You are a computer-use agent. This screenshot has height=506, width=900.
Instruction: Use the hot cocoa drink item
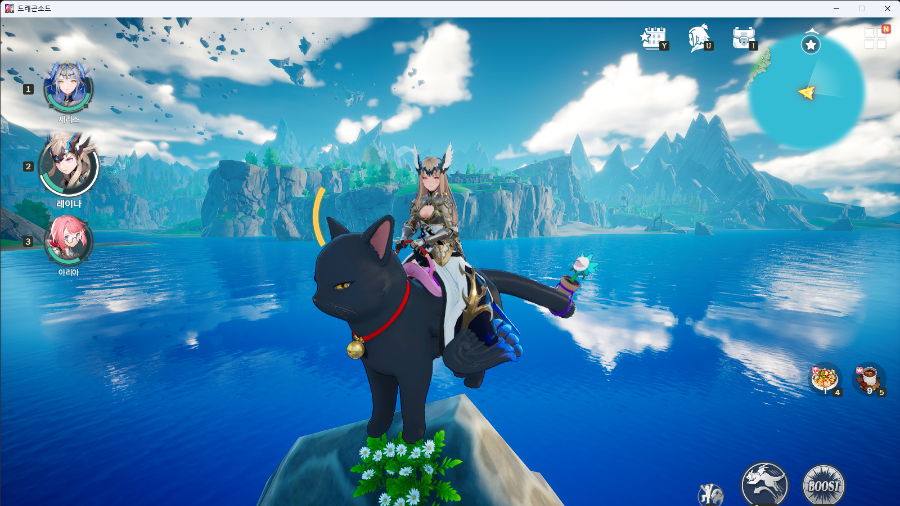coord(868,379)
